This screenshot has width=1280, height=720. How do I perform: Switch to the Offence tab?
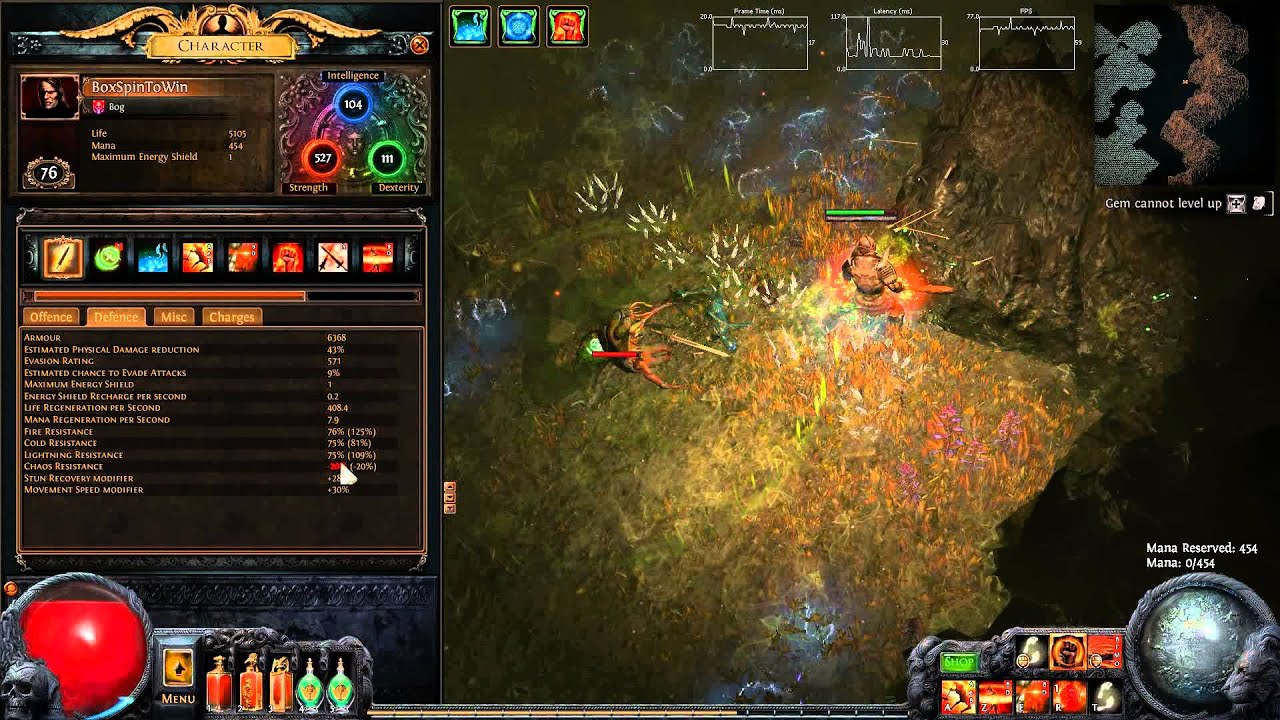51,317
